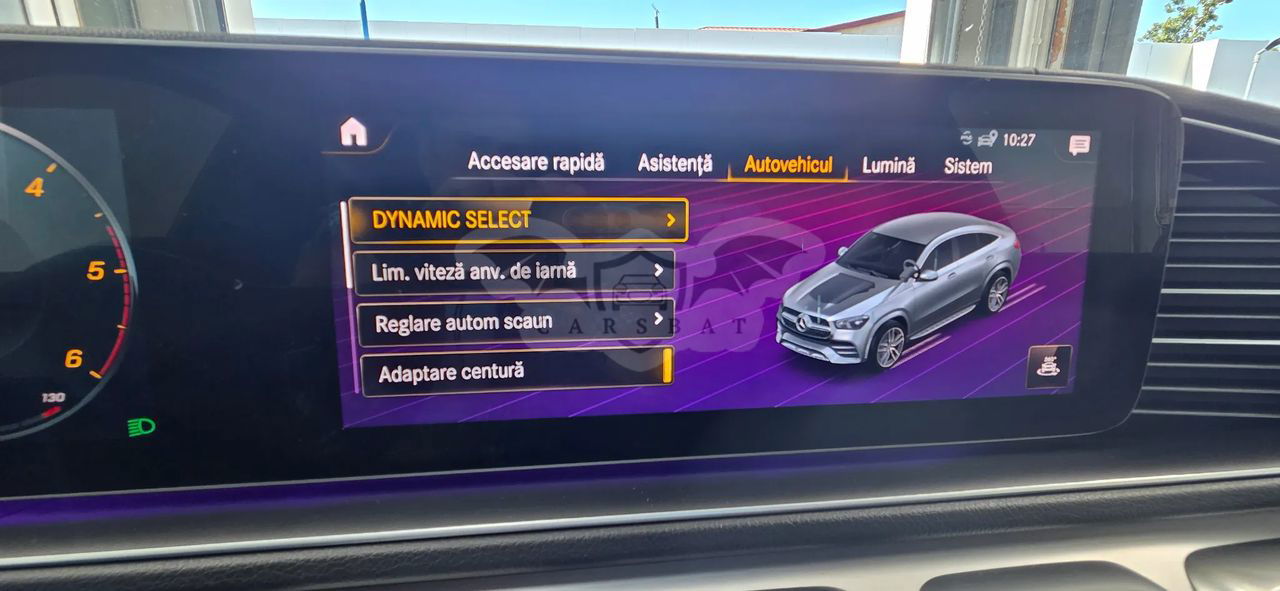This screenshot has height=591, width=1280.
Task: Select the Autovehicul tab
Action: click(788, 165)
